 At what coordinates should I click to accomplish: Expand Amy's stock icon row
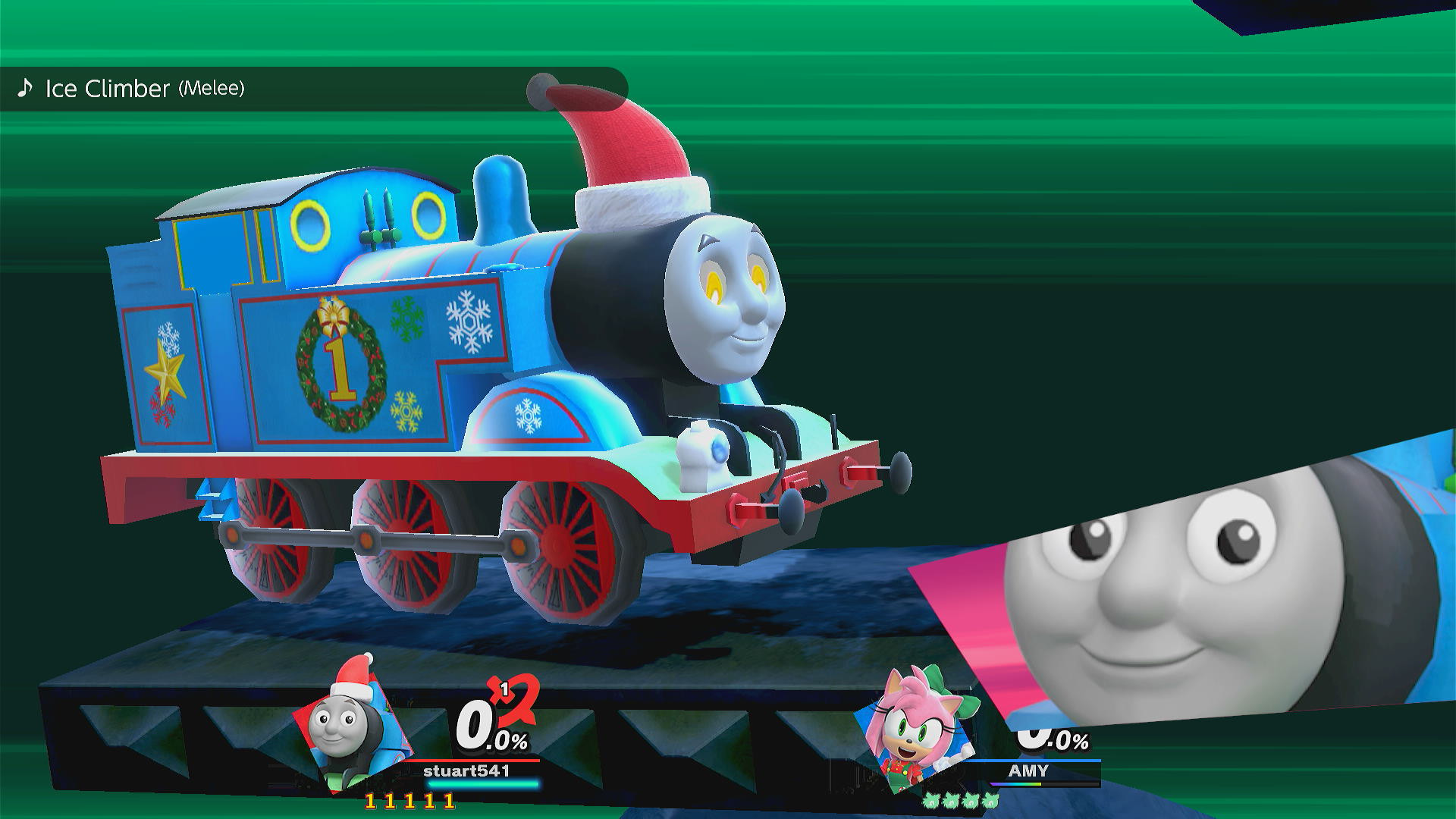(x=960, y=801)
